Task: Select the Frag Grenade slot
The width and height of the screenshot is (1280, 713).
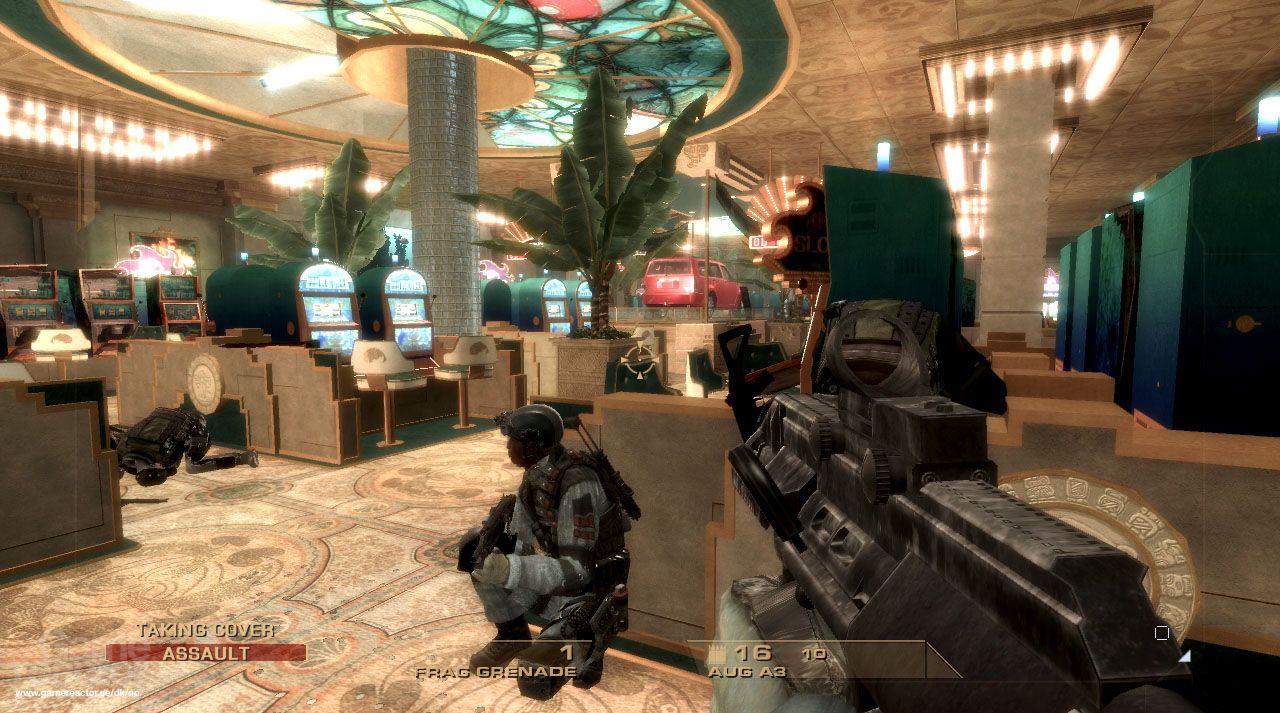Action: [496, 670]
